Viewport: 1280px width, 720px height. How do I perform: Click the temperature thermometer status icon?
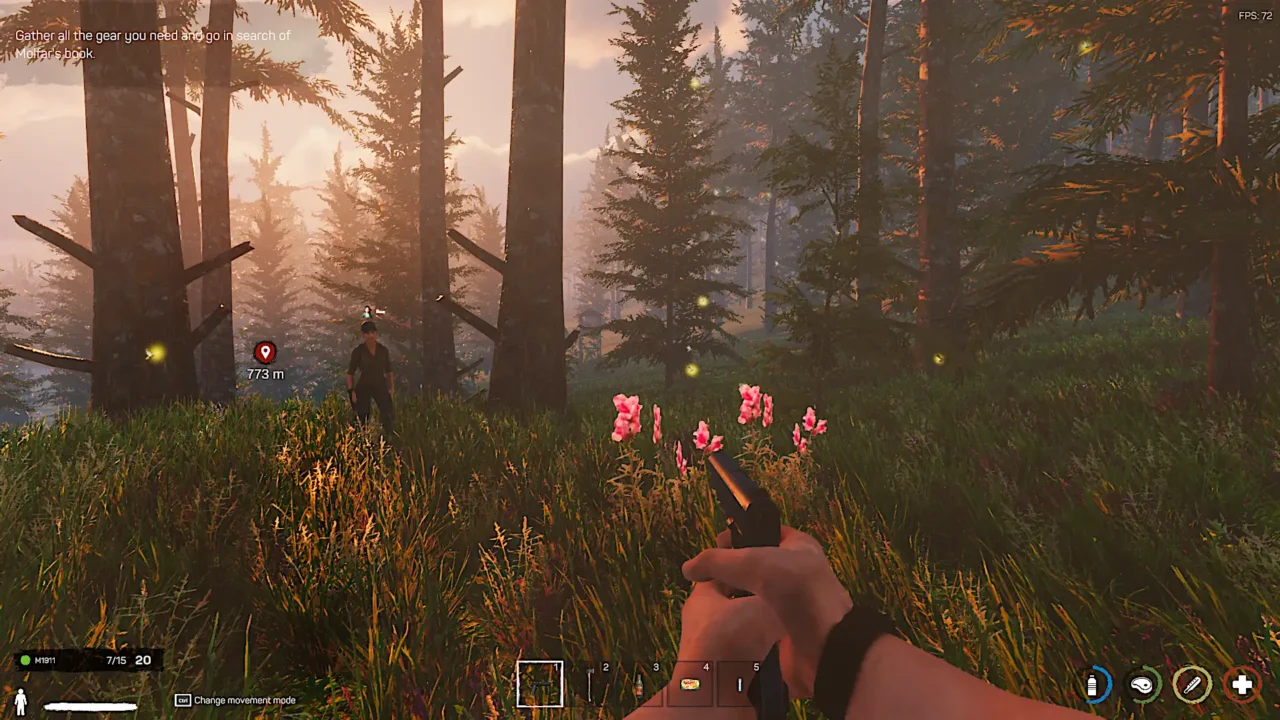click(x=1193, y=685)
